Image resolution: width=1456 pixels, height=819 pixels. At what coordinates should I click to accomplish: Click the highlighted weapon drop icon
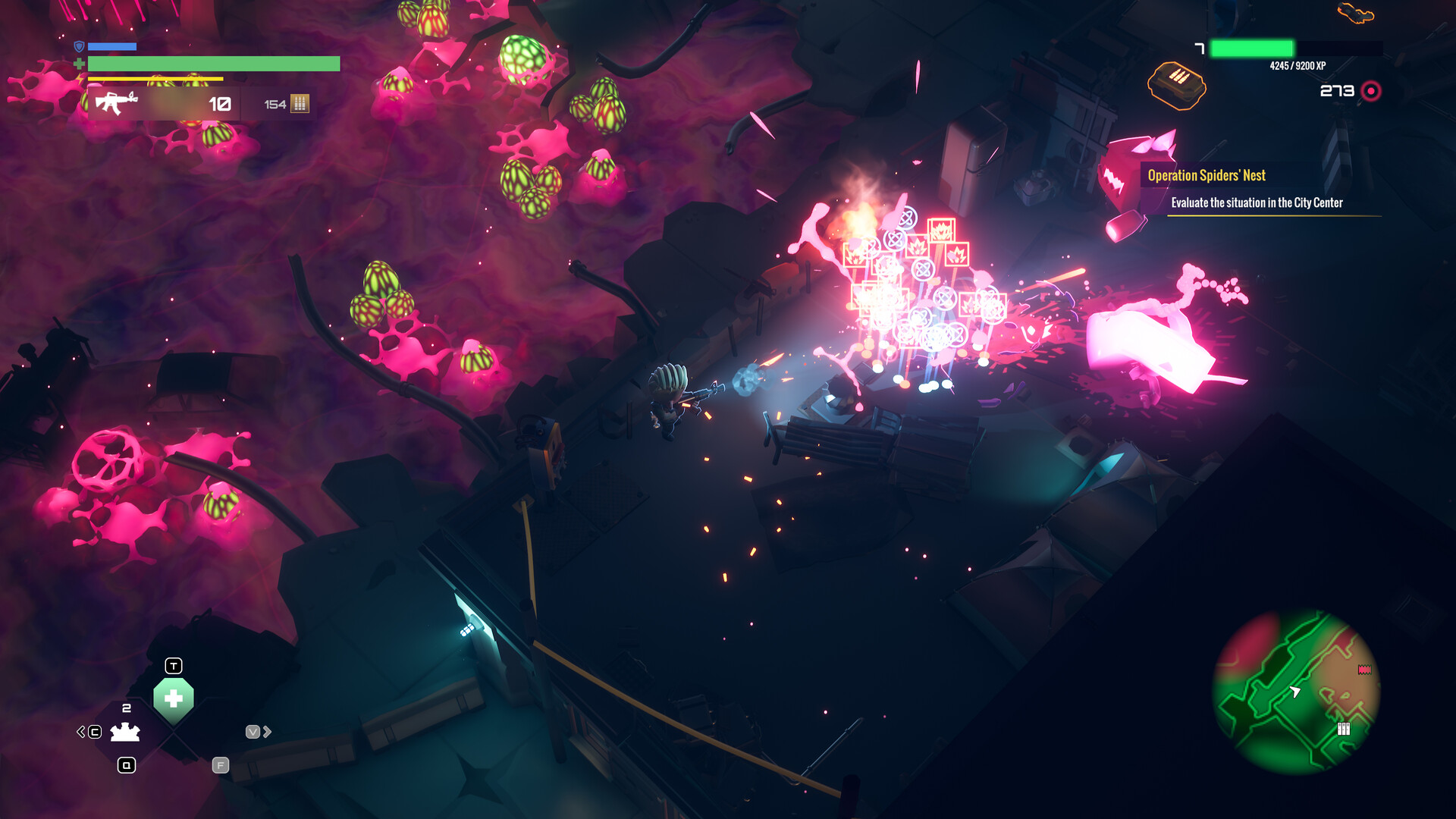(x=1355, y=12)
